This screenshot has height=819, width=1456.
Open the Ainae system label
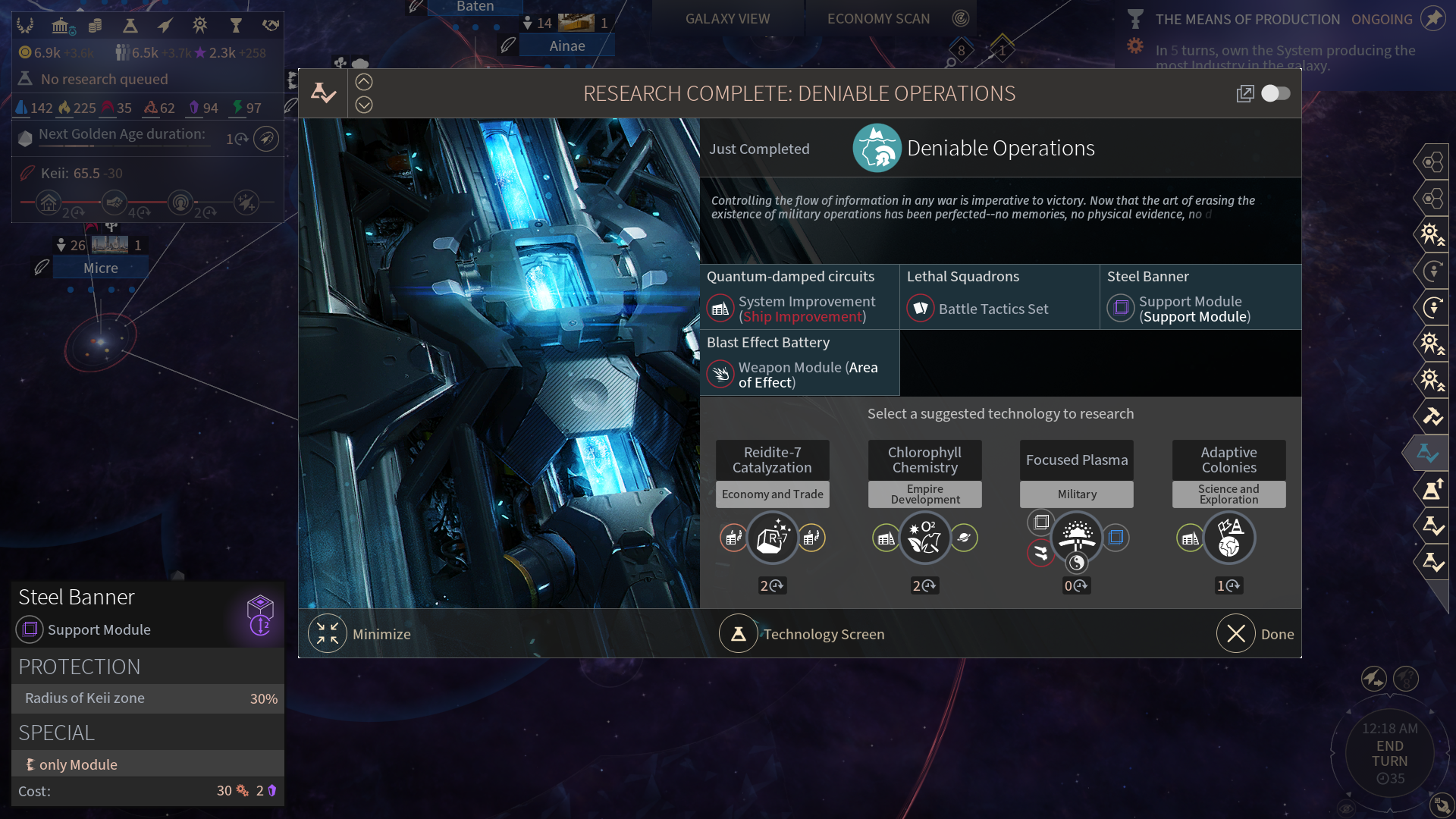pyautogui.click(x=567, y=45)
